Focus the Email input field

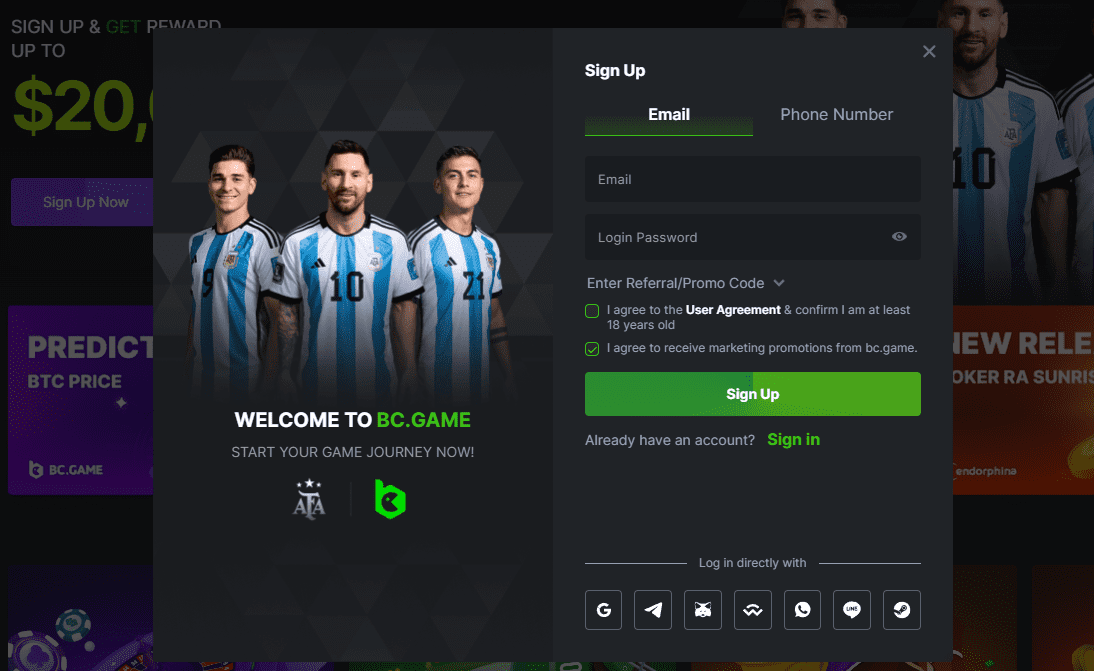[752, 180]
